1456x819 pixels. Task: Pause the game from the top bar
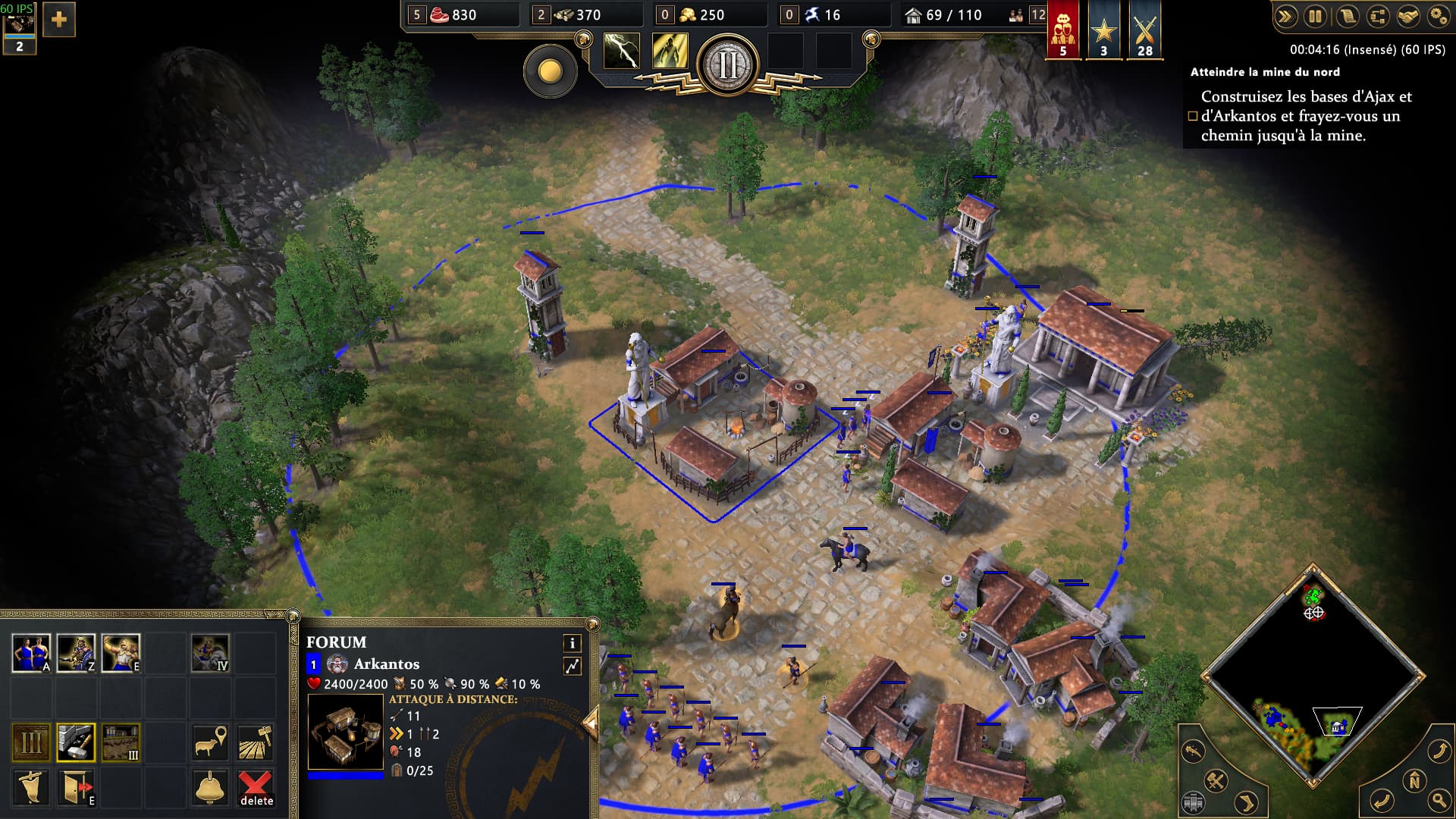pos(1316,16)
